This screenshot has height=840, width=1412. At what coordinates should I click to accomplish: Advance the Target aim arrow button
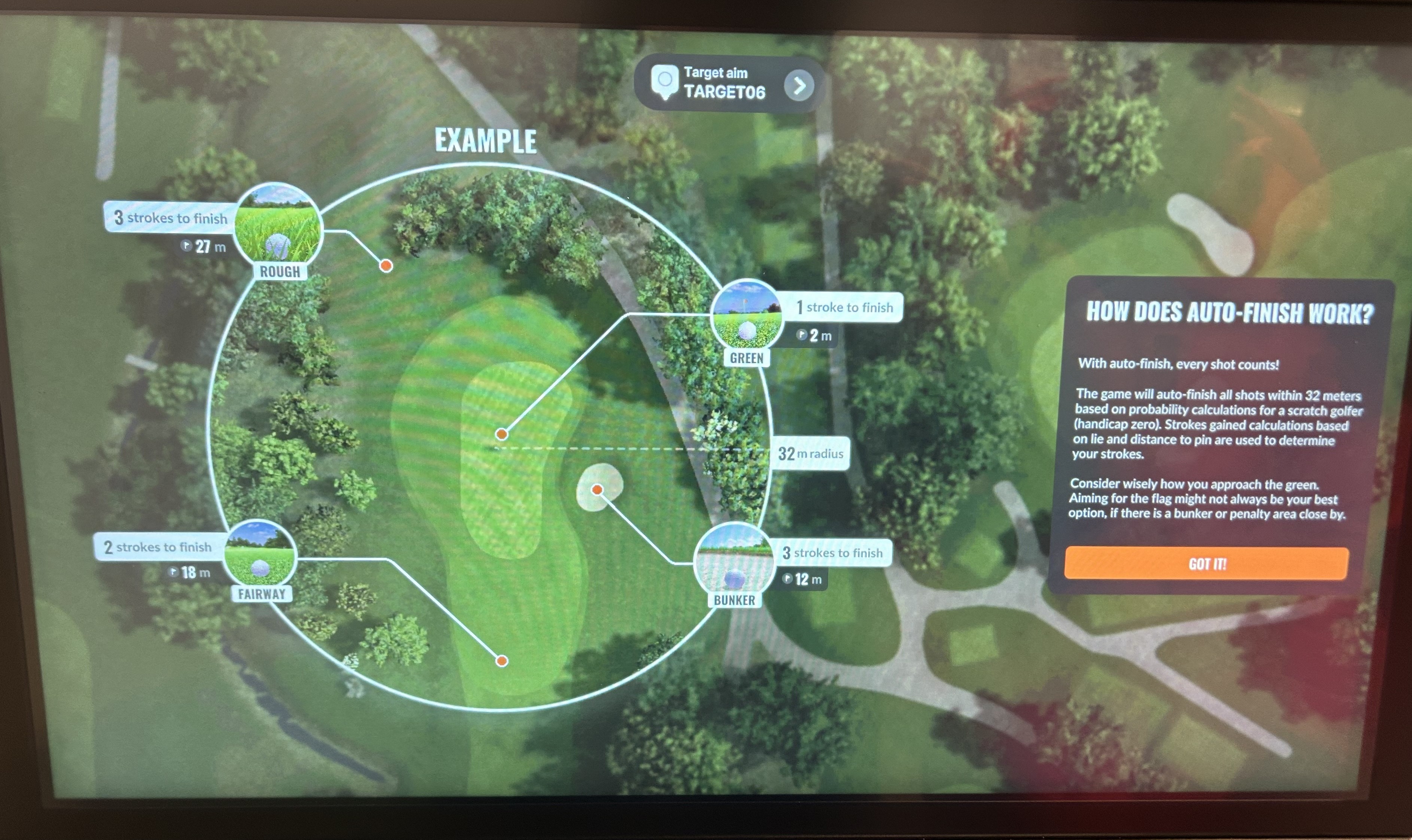pyautogui.click(x=799, y=86)
